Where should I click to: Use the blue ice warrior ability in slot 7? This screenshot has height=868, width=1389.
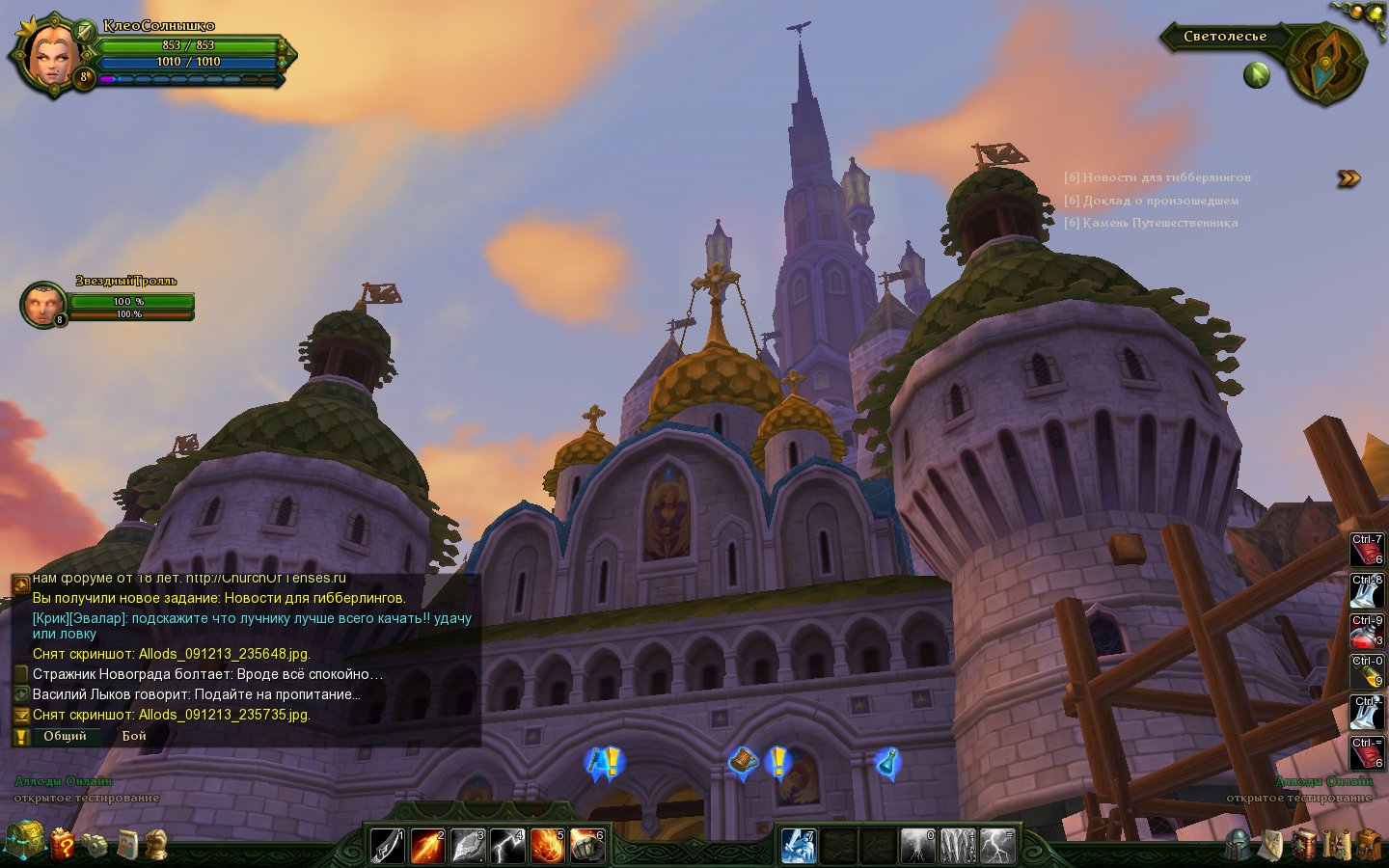click(799, 846)
